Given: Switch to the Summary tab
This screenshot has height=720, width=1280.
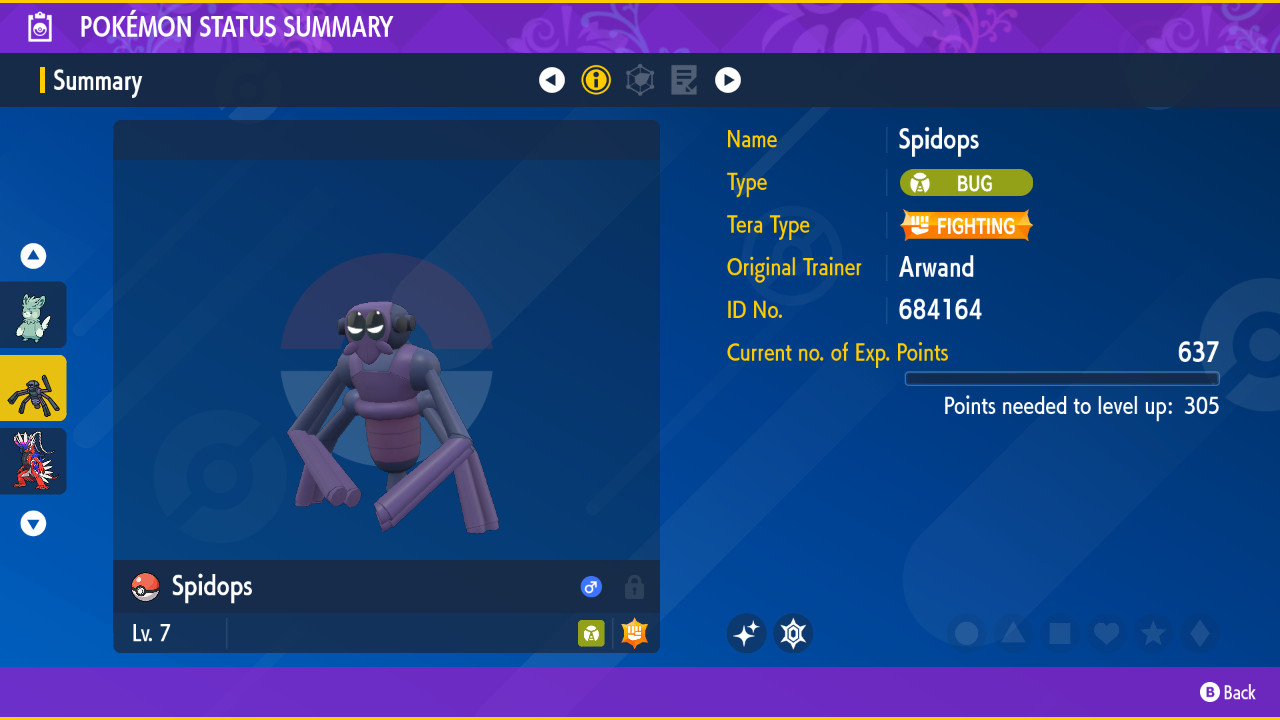Looking at the screenshot, I should click(97, 80).
